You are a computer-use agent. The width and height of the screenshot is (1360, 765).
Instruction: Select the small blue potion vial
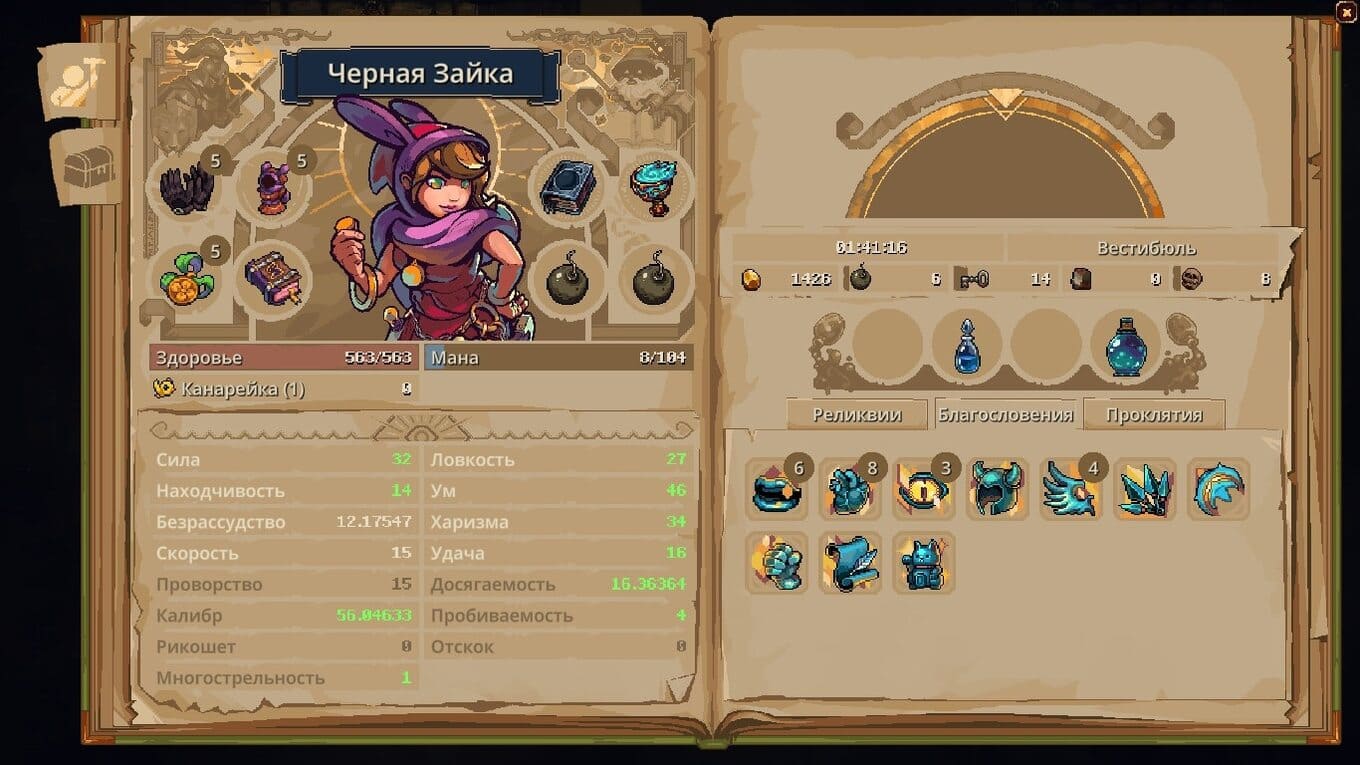click(966, 347)
